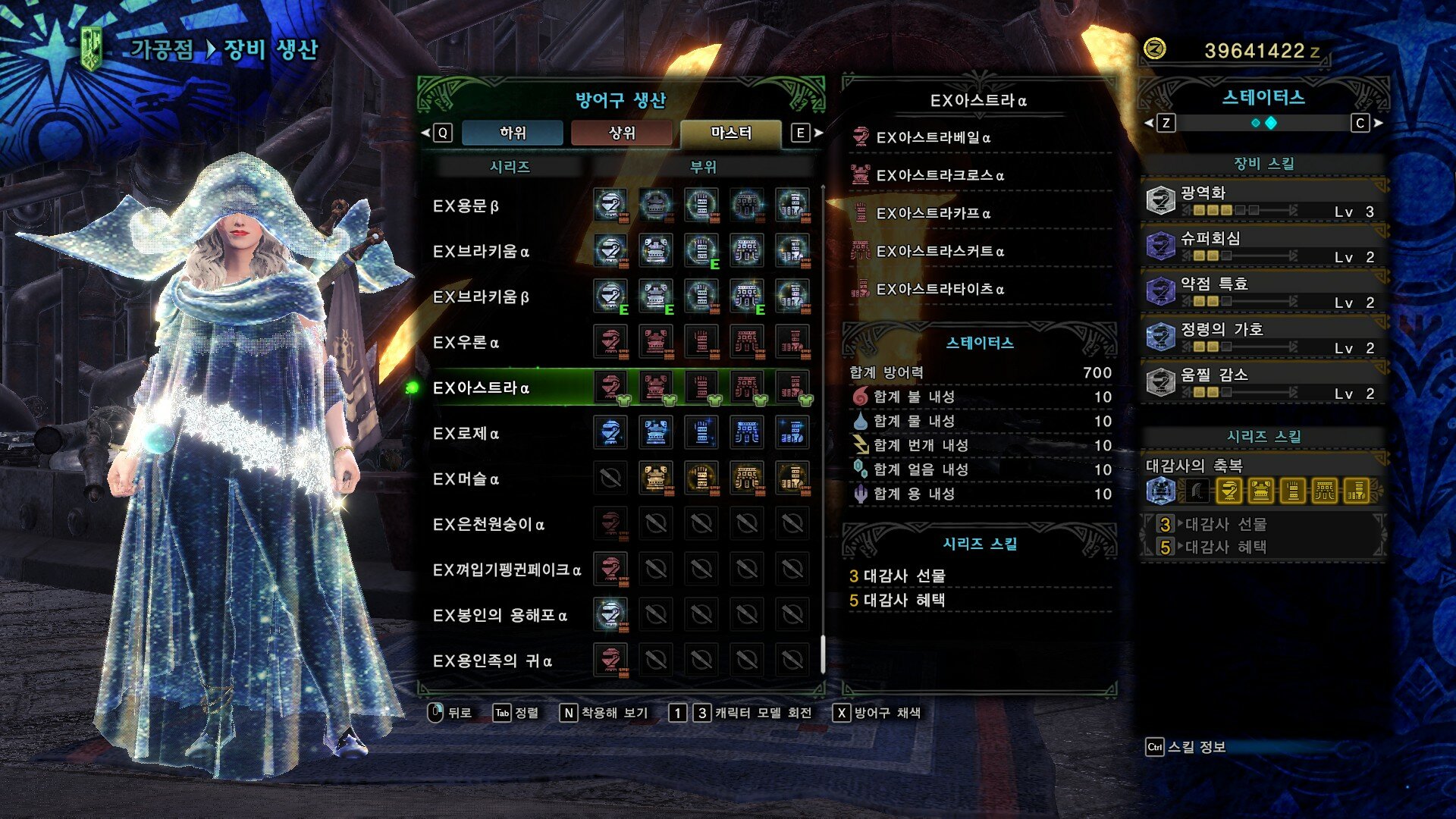
Task: Switch to the 상위 rank tab
Action: [x=622, y=133]
